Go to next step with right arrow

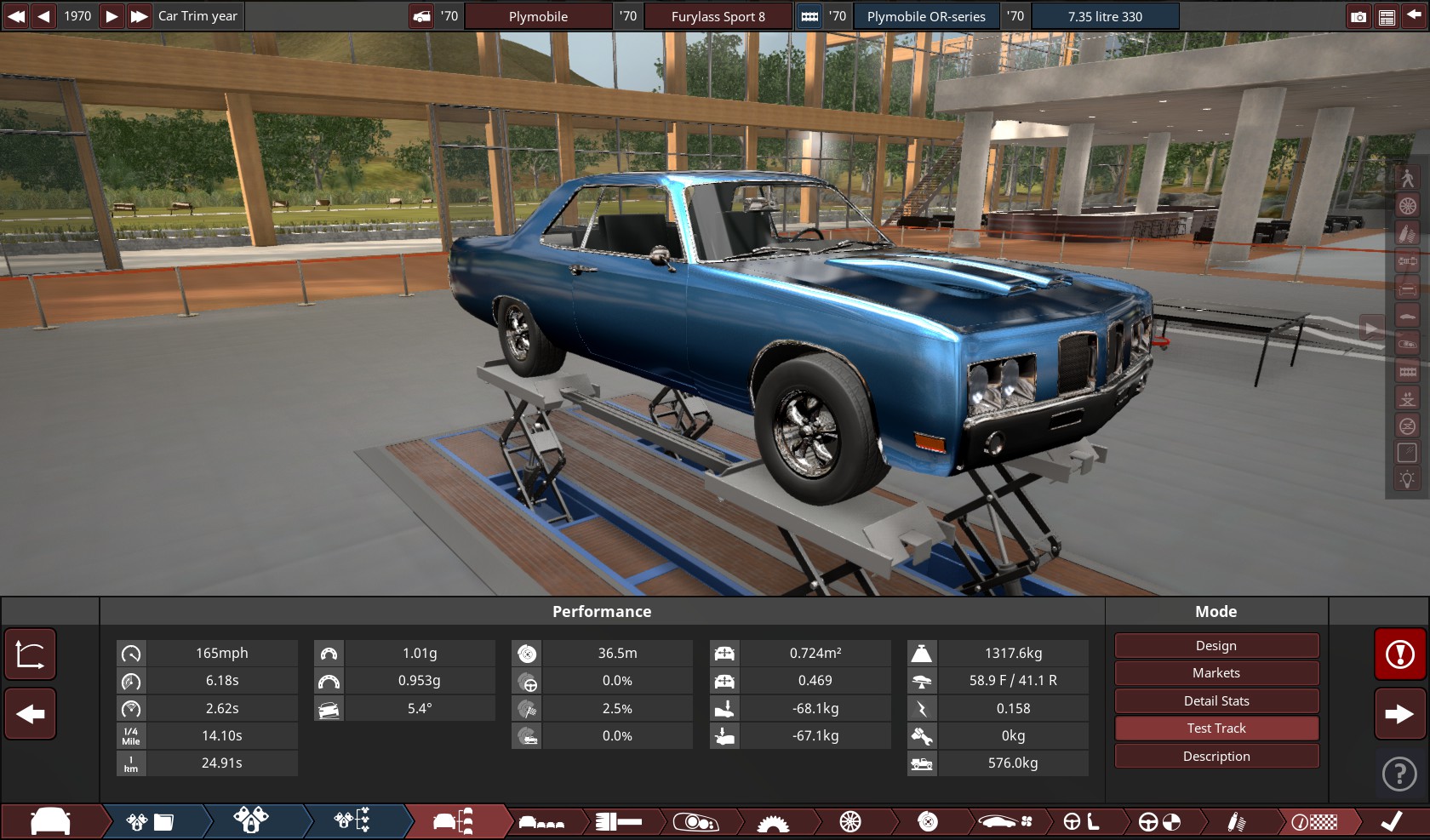1400,714
